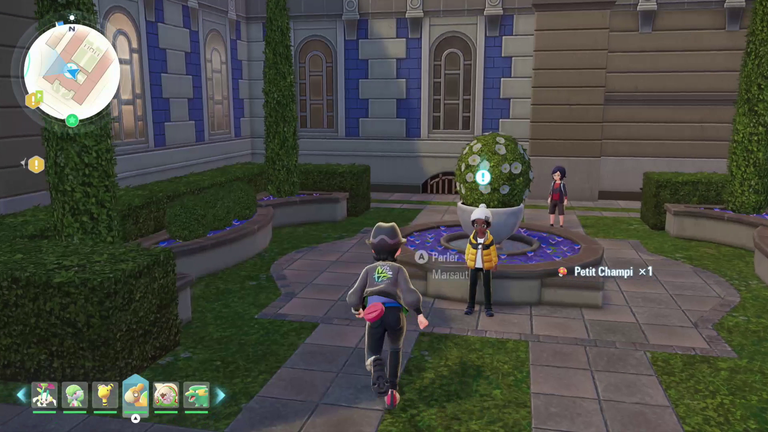Select the Ampharos party slot
The height and width of the screenshot is (432, 768).
click(x=105, y=395)
